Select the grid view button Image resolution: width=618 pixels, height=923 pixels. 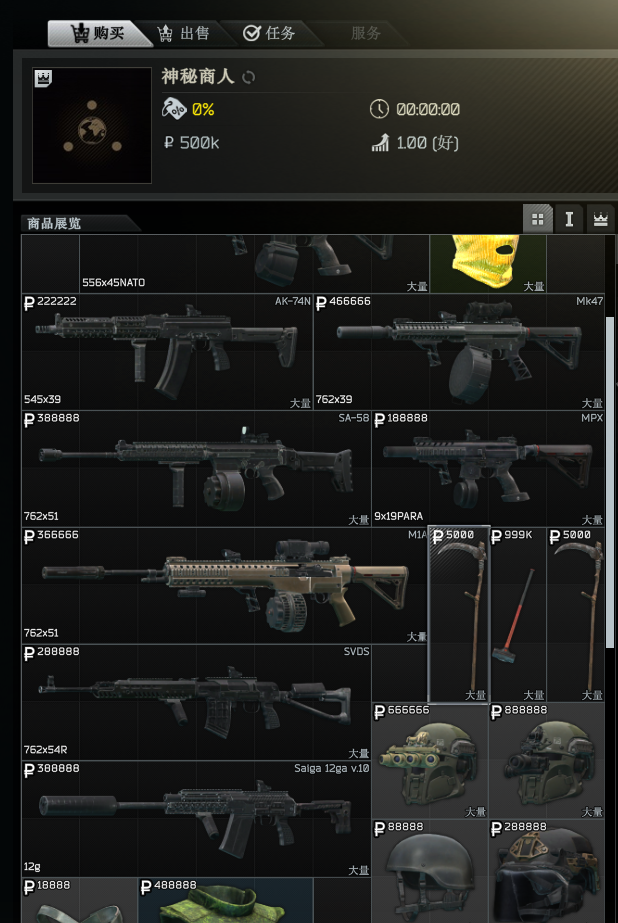pyautogui.click(x=538, y=219)
